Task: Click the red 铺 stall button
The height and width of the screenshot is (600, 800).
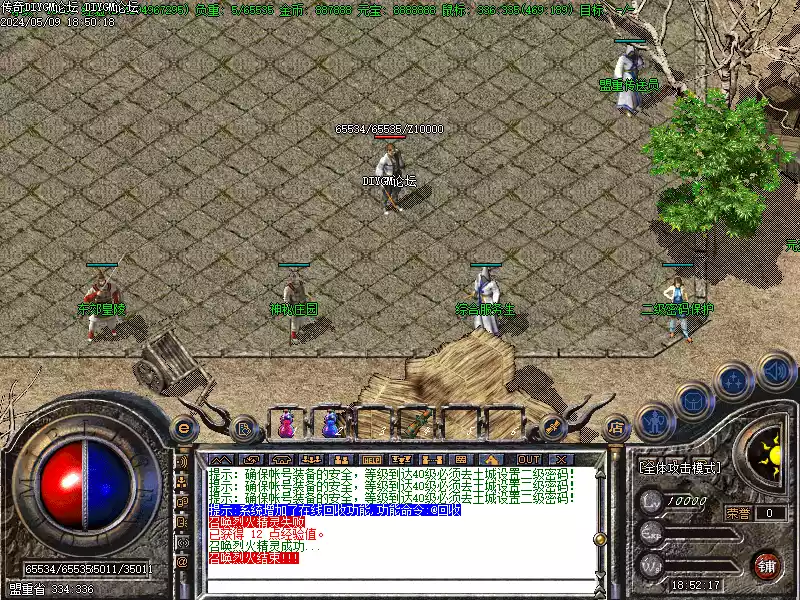Action: (x=767, y=566)
